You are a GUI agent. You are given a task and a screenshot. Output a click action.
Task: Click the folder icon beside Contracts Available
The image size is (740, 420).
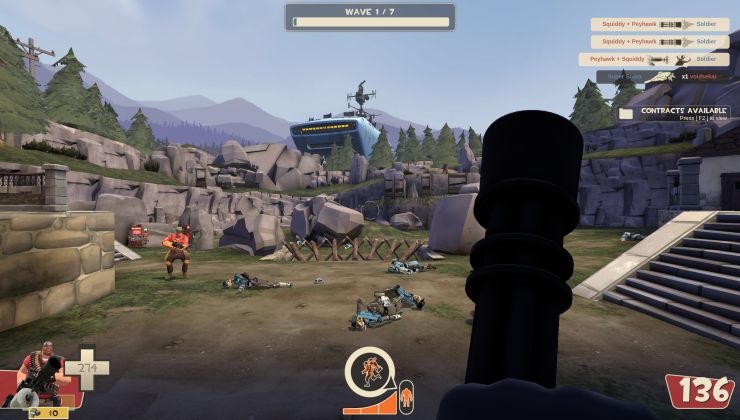point(626,113)
